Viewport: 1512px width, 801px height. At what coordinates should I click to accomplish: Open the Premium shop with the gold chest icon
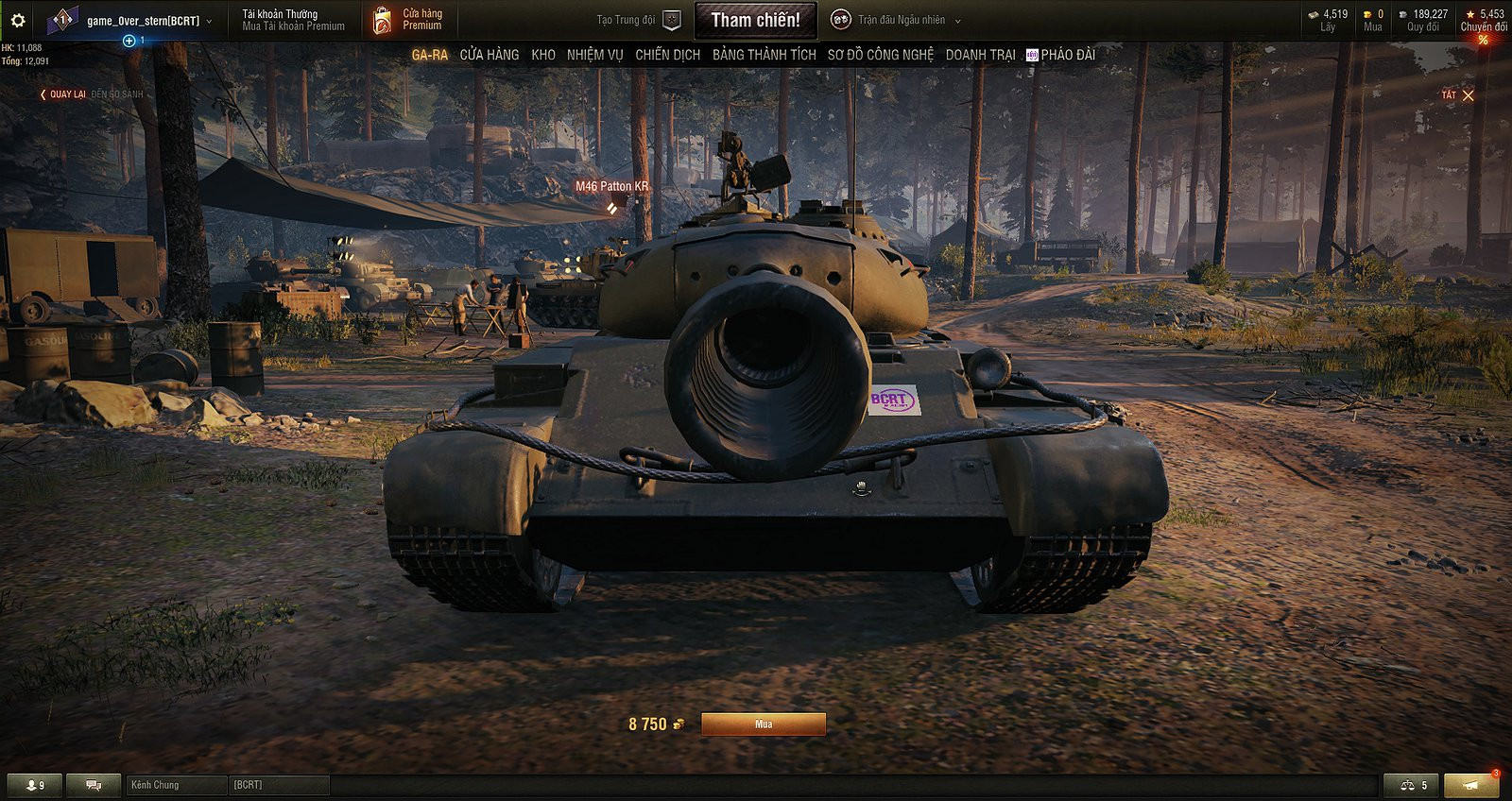point(385,19)
